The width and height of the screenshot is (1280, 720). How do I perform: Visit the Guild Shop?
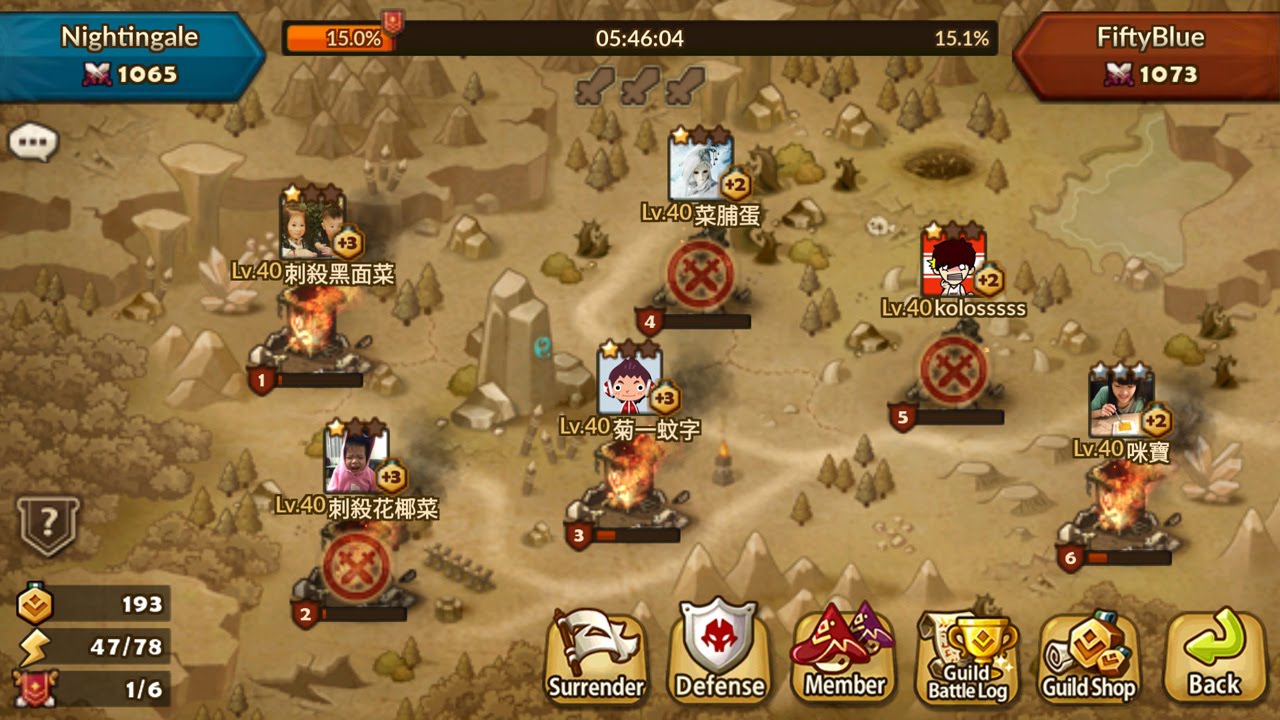point(1089,658)
